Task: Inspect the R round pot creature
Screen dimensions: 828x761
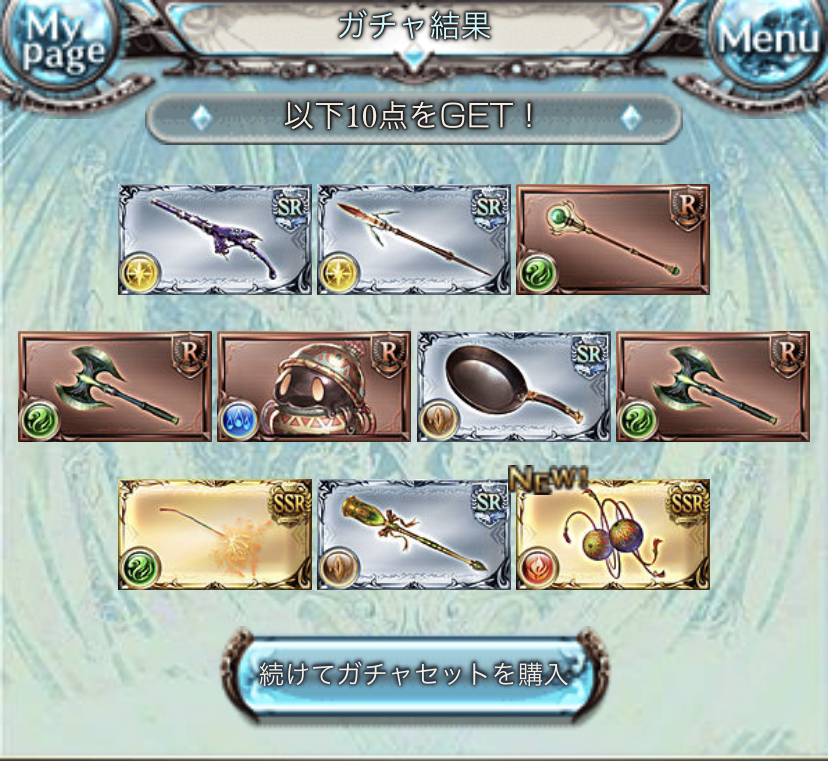Action: click(x=314, y=387)
